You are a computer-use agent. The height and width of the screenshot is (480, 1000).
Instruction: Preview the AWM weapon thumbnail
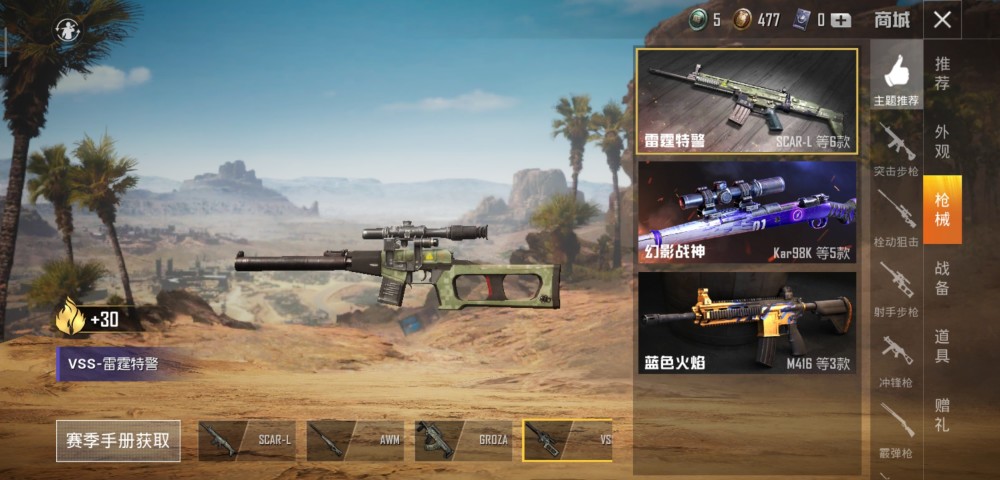point(355,440)
